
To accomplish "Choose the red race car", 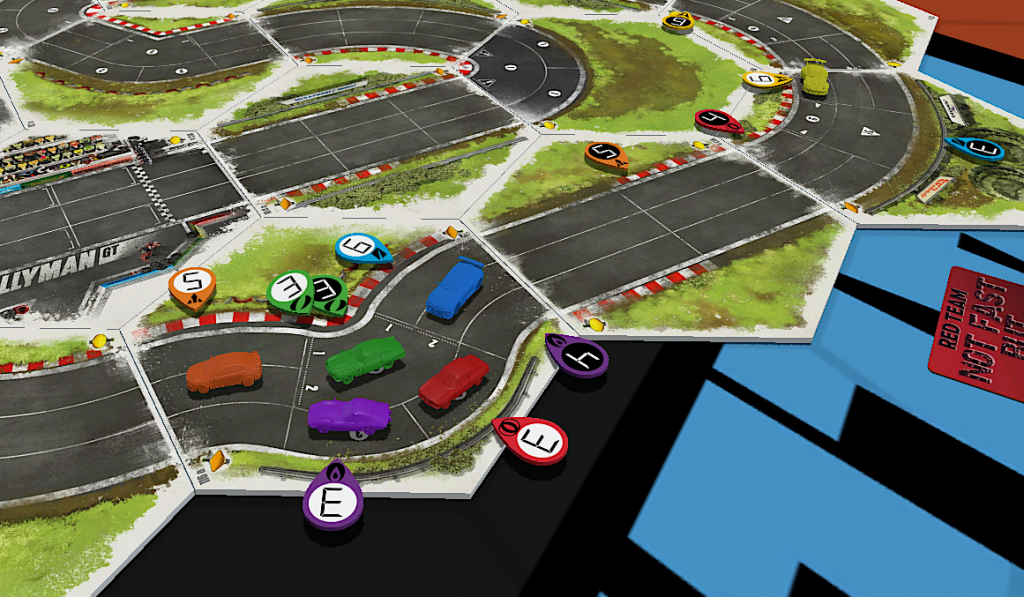I will [x=454, y=382].
